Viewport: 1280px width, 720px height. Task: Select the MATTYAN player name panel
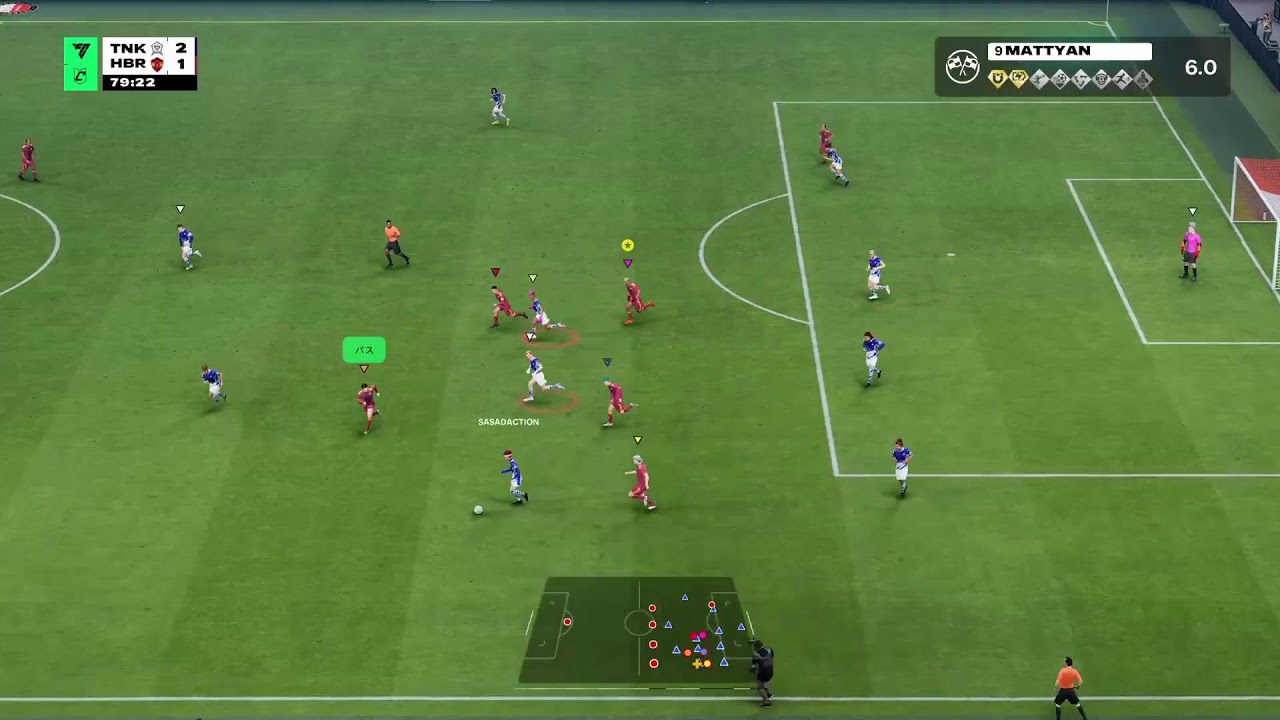pos(1069,51)
